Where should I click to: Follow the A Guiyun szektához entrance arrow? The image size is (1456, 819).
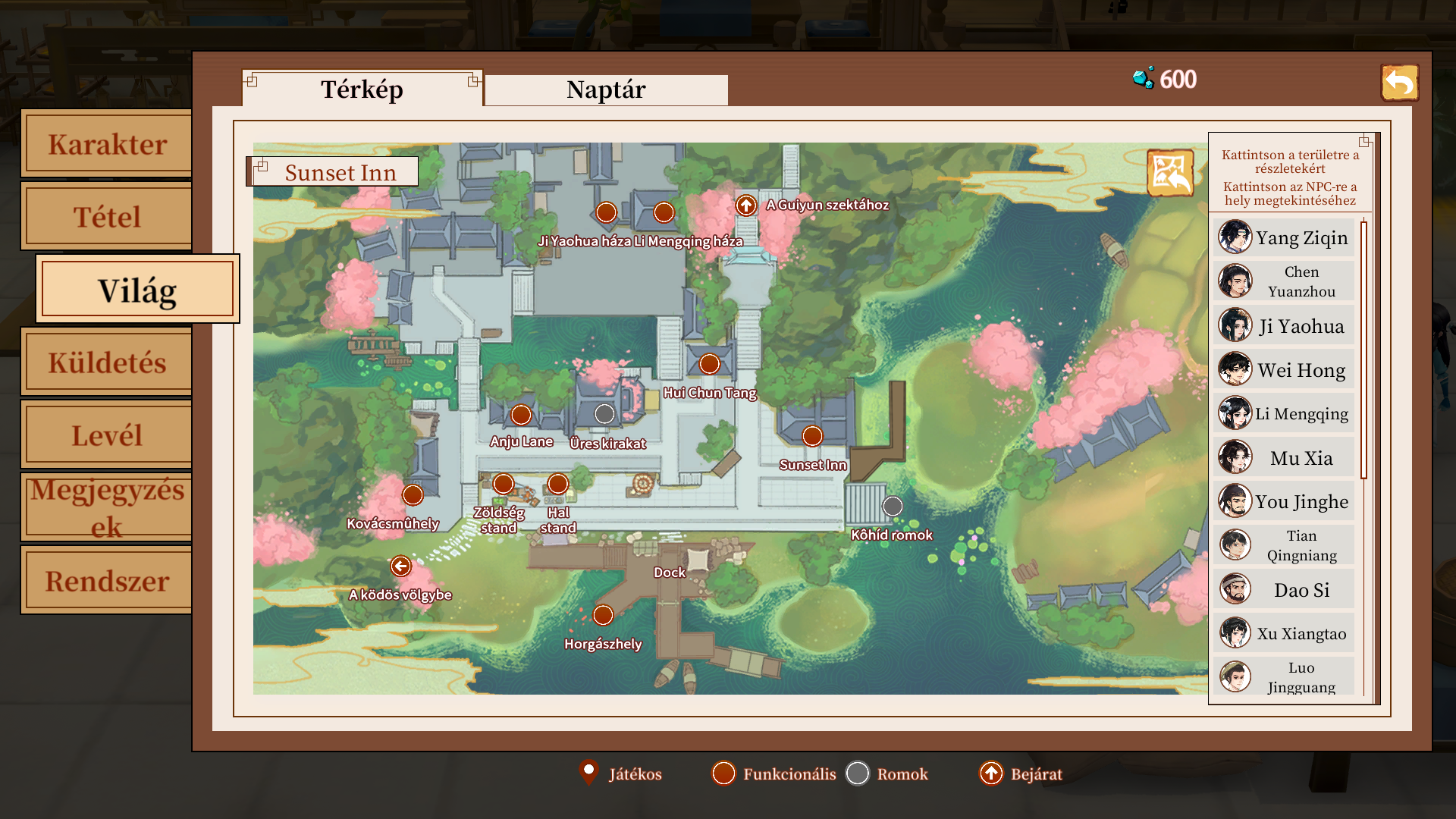746,205
